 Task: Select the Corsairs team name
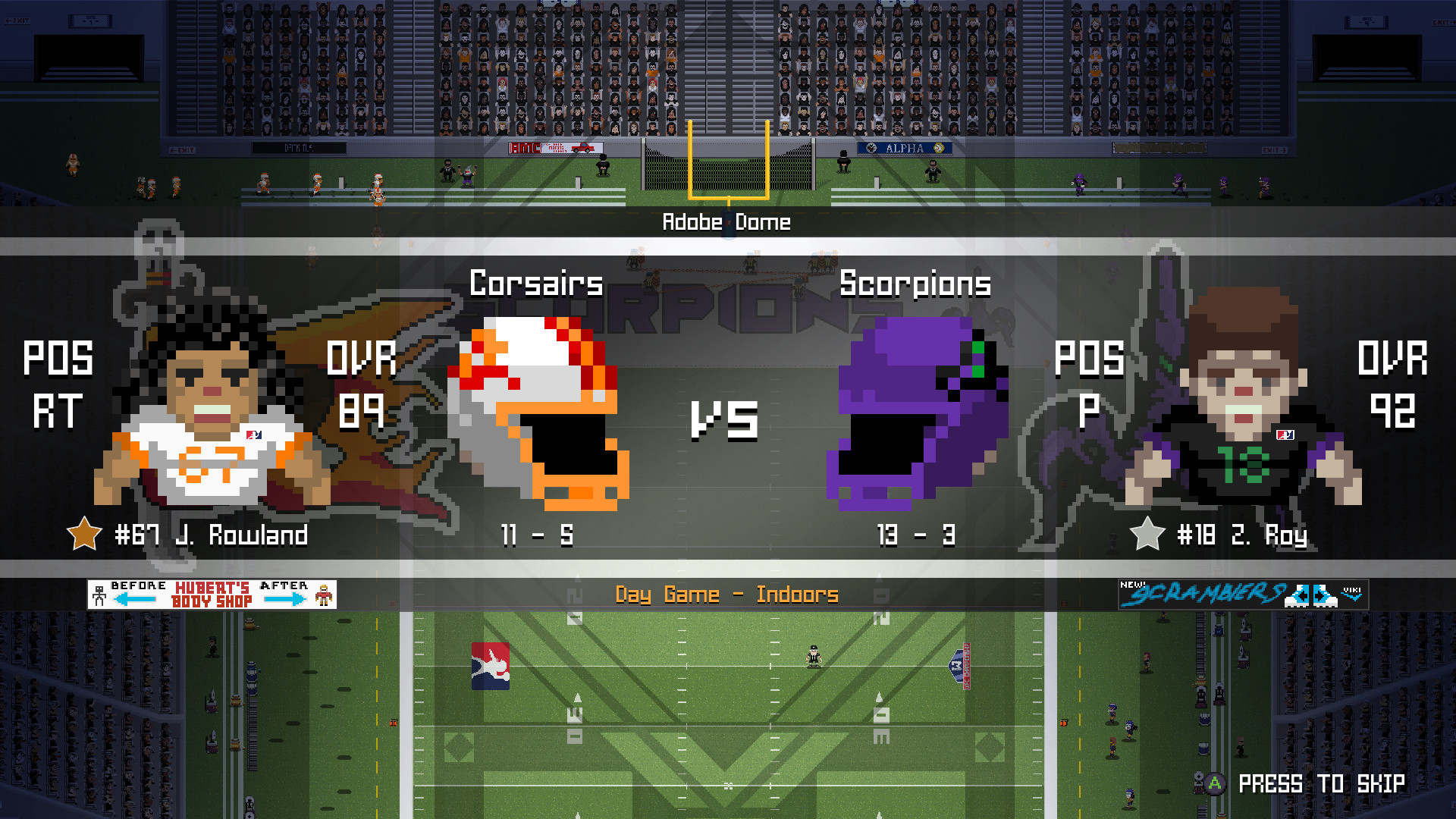[x=535, y=284]
